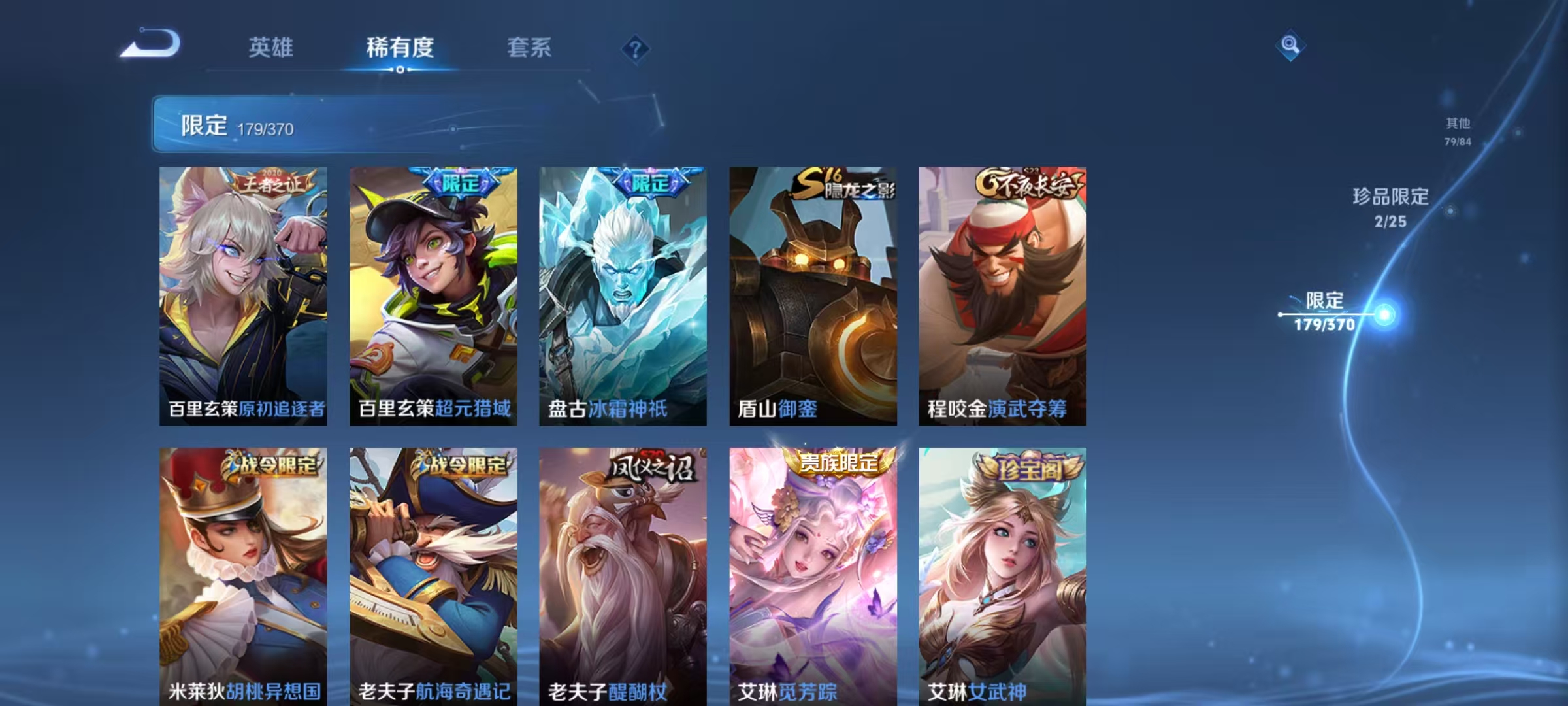Open the help question mark icon
Viewport: 1568px width, 706px height.
[636, 50]
